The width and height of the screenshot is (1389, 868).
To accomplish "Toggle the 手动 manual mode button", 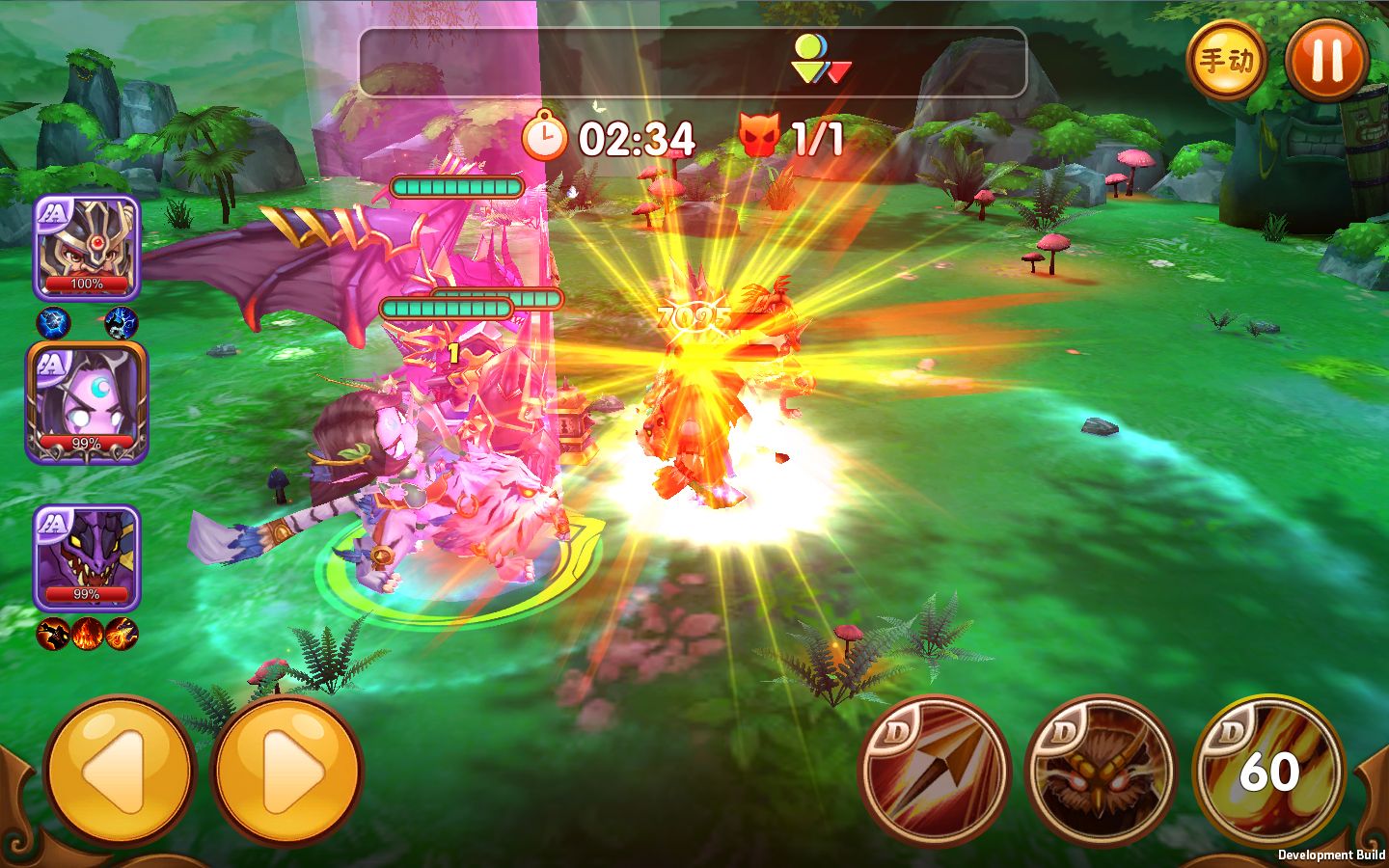I will pos(1226,60).
